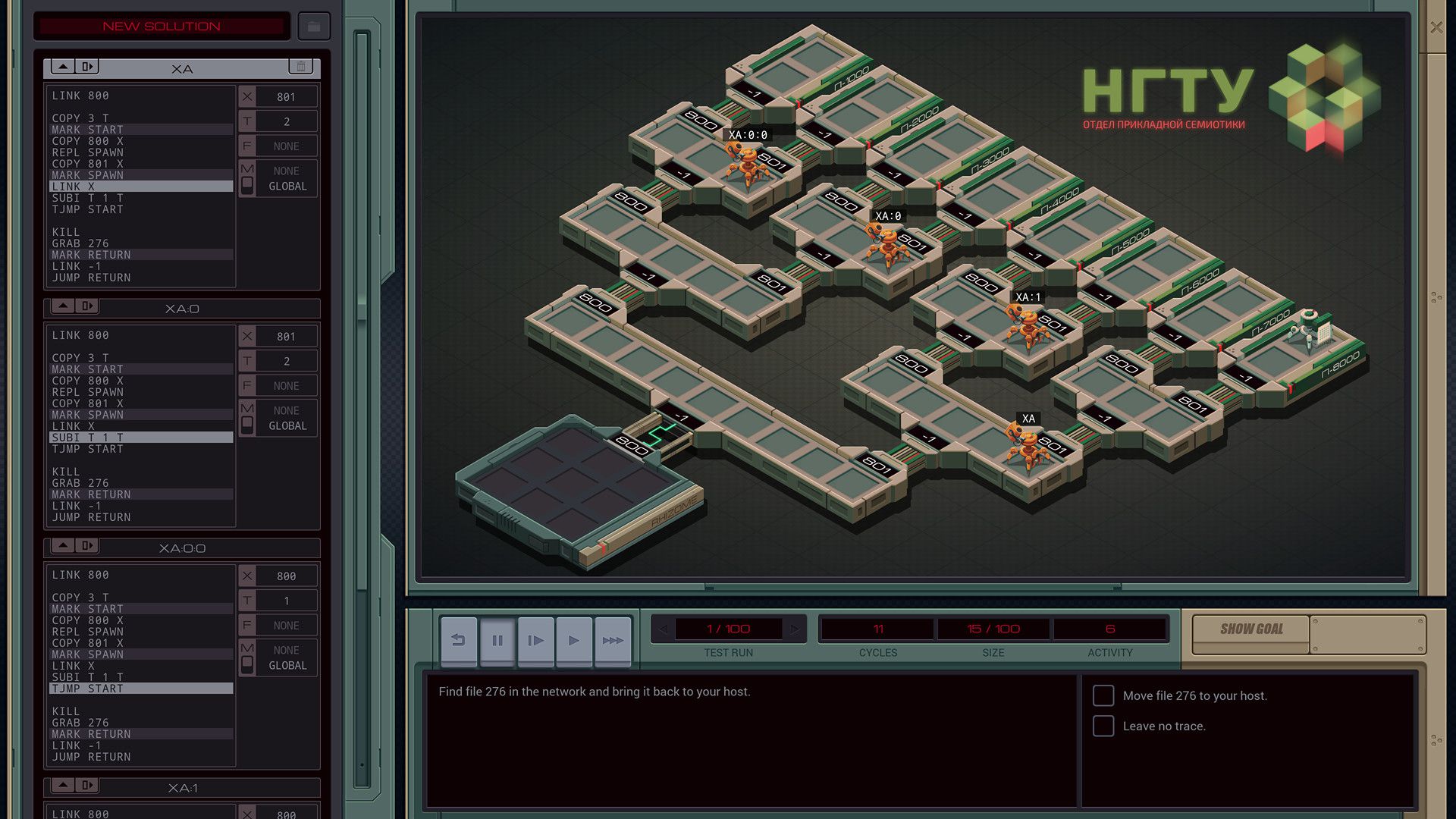Image resolution: width=1456 pixels, height=819 pixels.
Task: Open the goal overlay via SHOW GOAL
Action: pyautogui.click(x=1250, y=629)
